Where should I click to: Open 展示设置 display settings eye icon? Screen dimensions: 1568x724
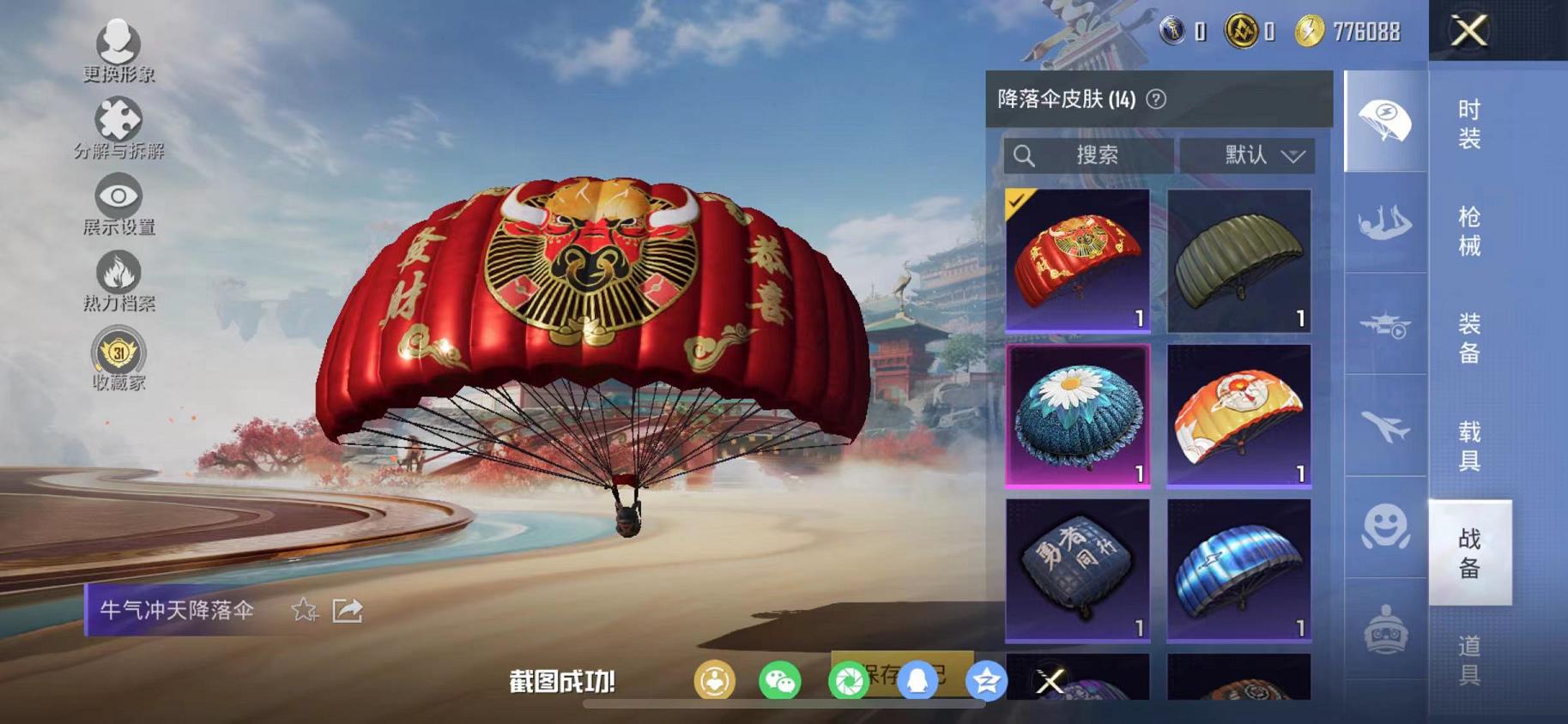(119, 196)
